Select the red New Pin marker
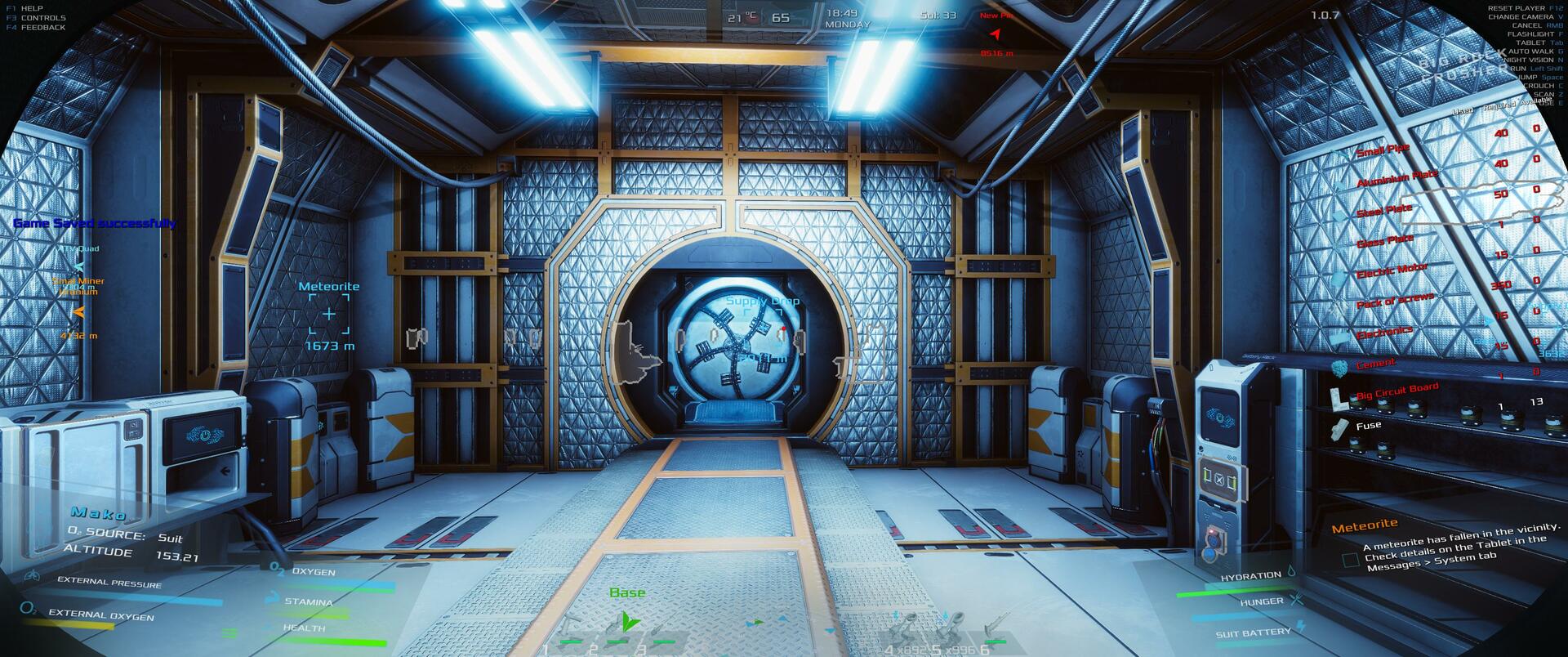Viewport: 1568px width, 657px height. pyautogui.click(x=996, y=34)
